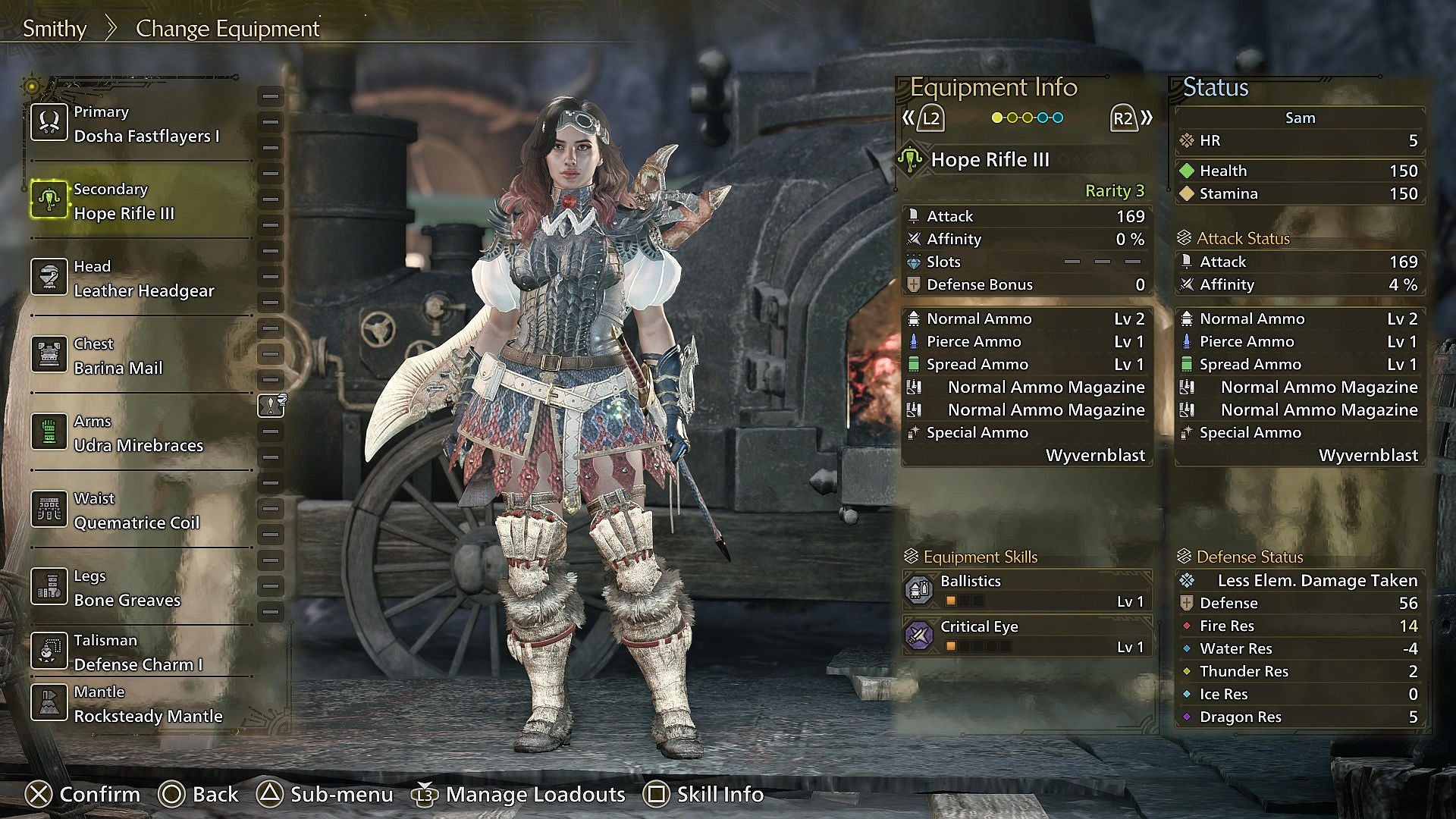Select the Primary weapon Dosha Fastflayers I icon
Viewport: 1456px width, 819px height.
pyautogui.click(x=49, y=122)
